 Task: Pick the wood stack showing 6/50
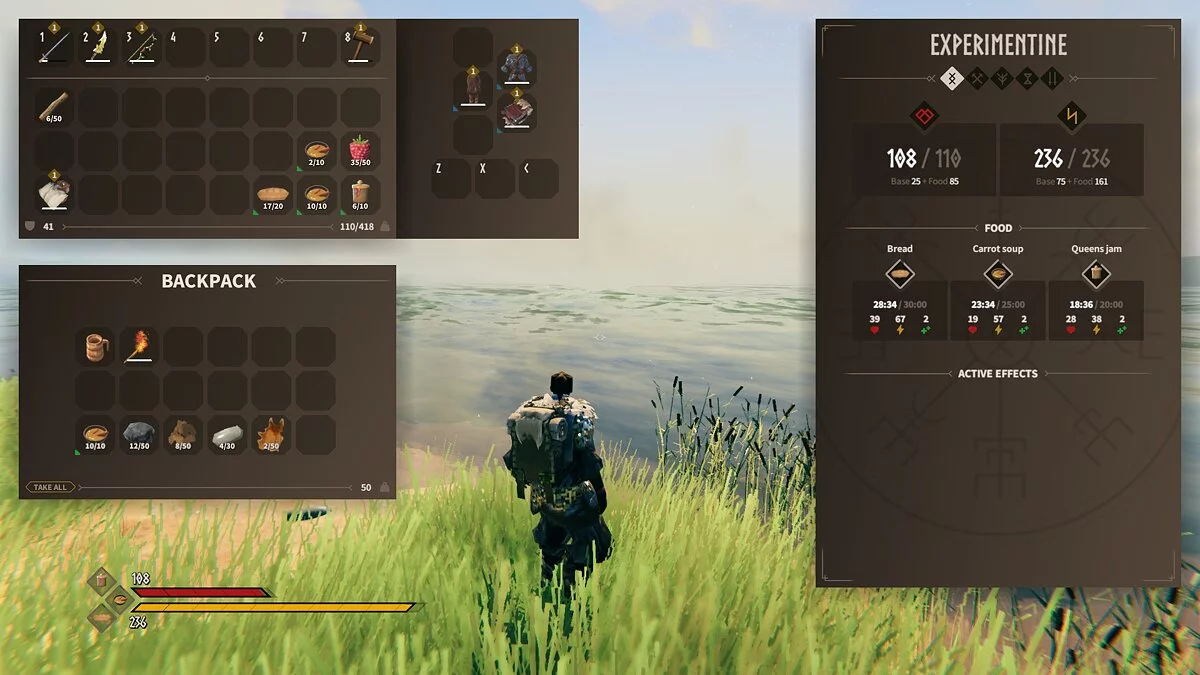(x=53, y=107)
